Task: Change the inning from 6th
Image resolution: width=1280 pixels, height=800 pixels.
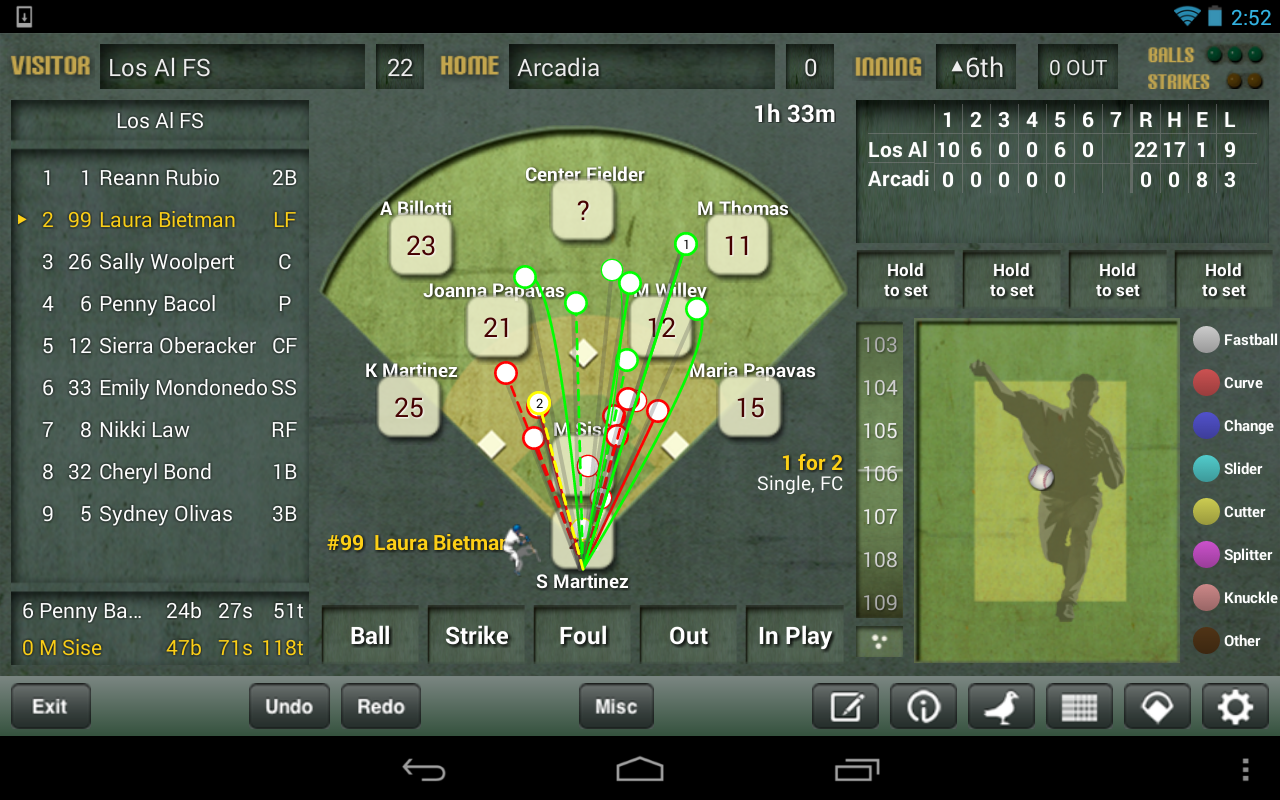Action: click(x=976, y=66)
